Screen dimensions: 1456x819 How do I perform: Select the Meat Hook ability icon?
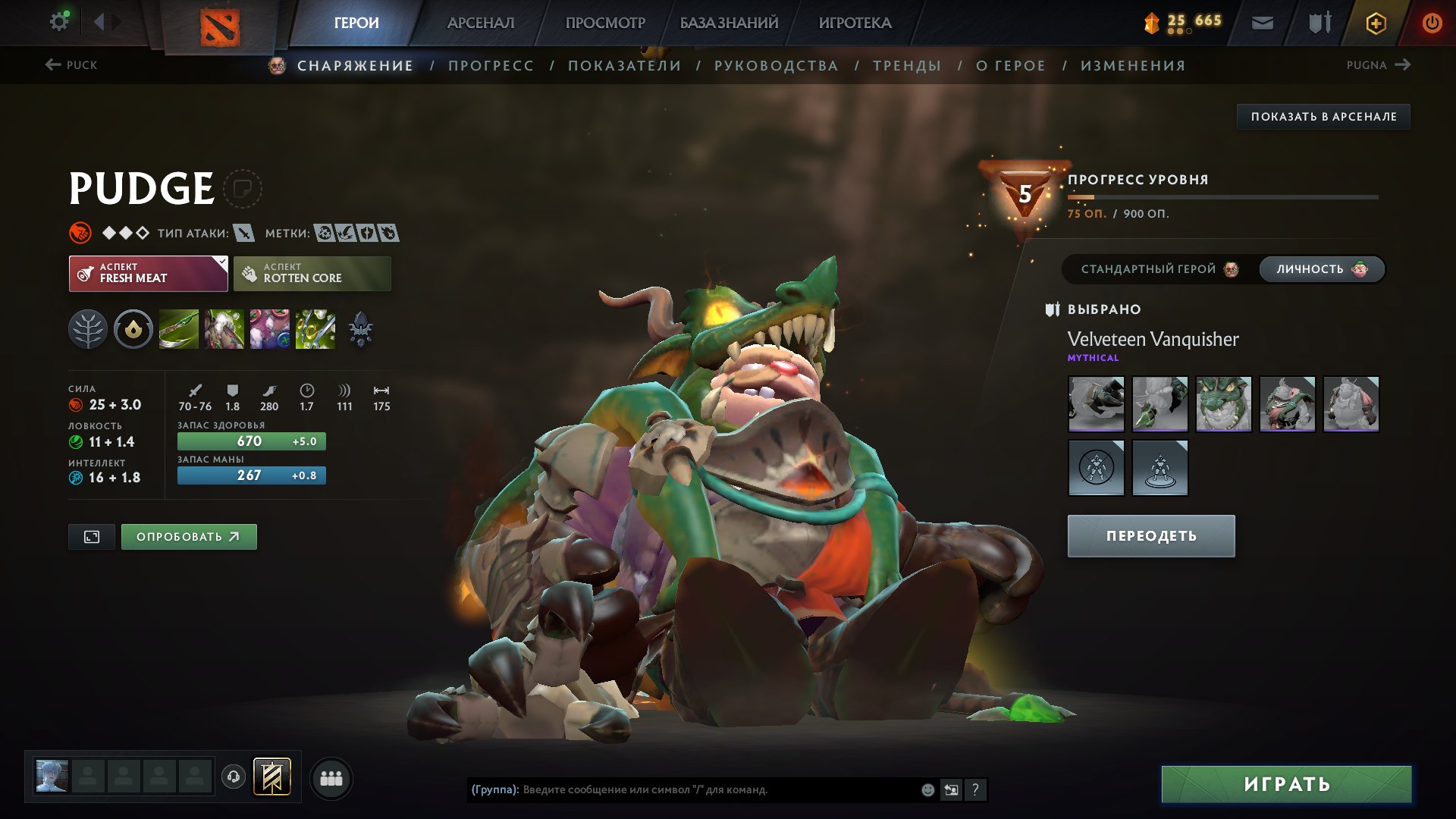pyautogui.click(x=178, y=328)
